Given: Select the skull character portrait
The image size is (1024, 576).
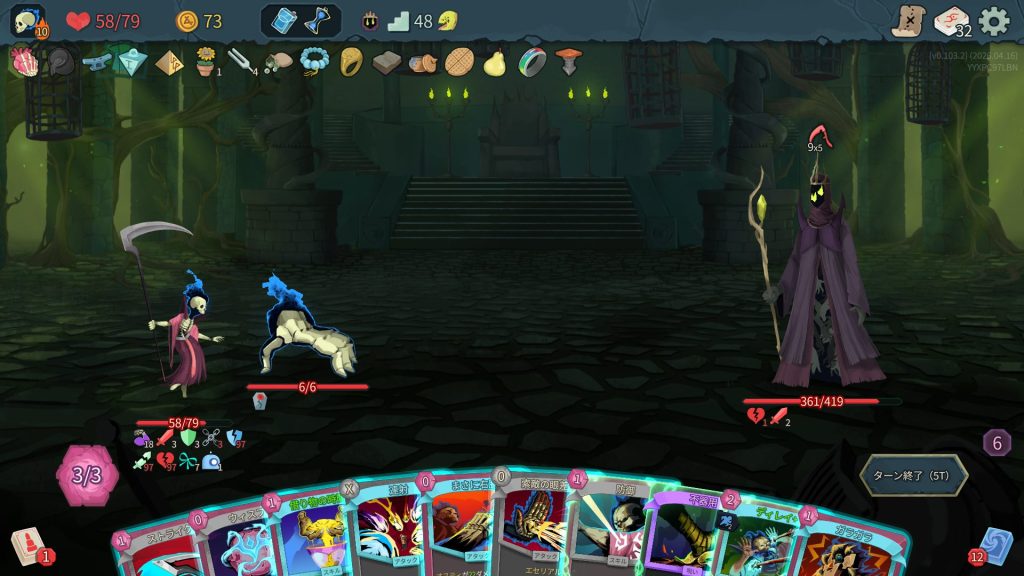Looking at the screenshot, I should [27, 21].
